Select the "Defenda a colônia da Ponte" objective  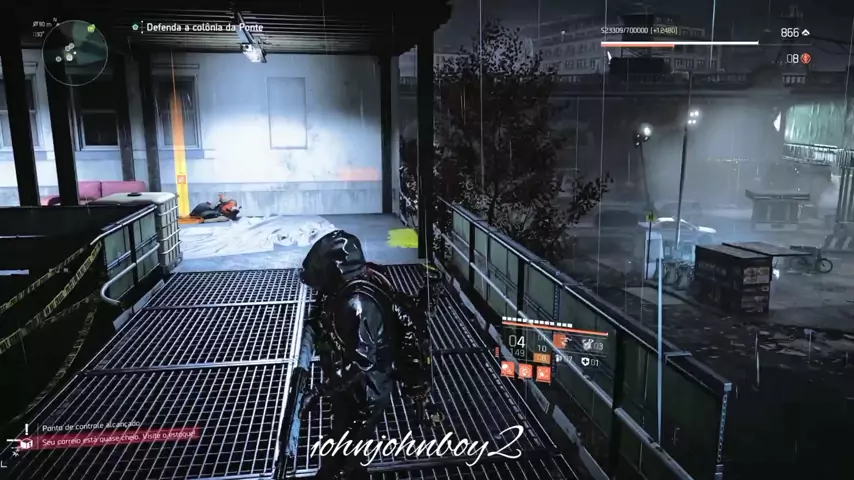(204, 27)
